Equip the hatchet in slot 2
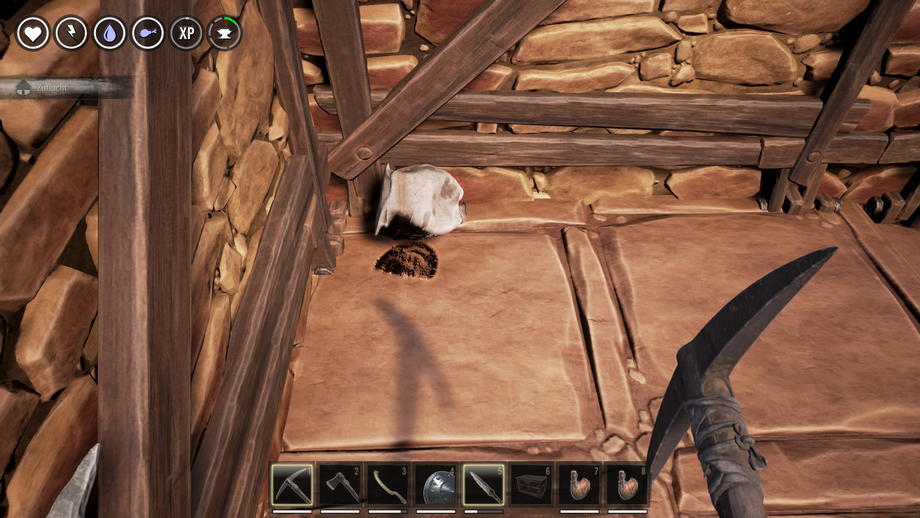Viewport: 920px width, 518px height. coord(339,485)
